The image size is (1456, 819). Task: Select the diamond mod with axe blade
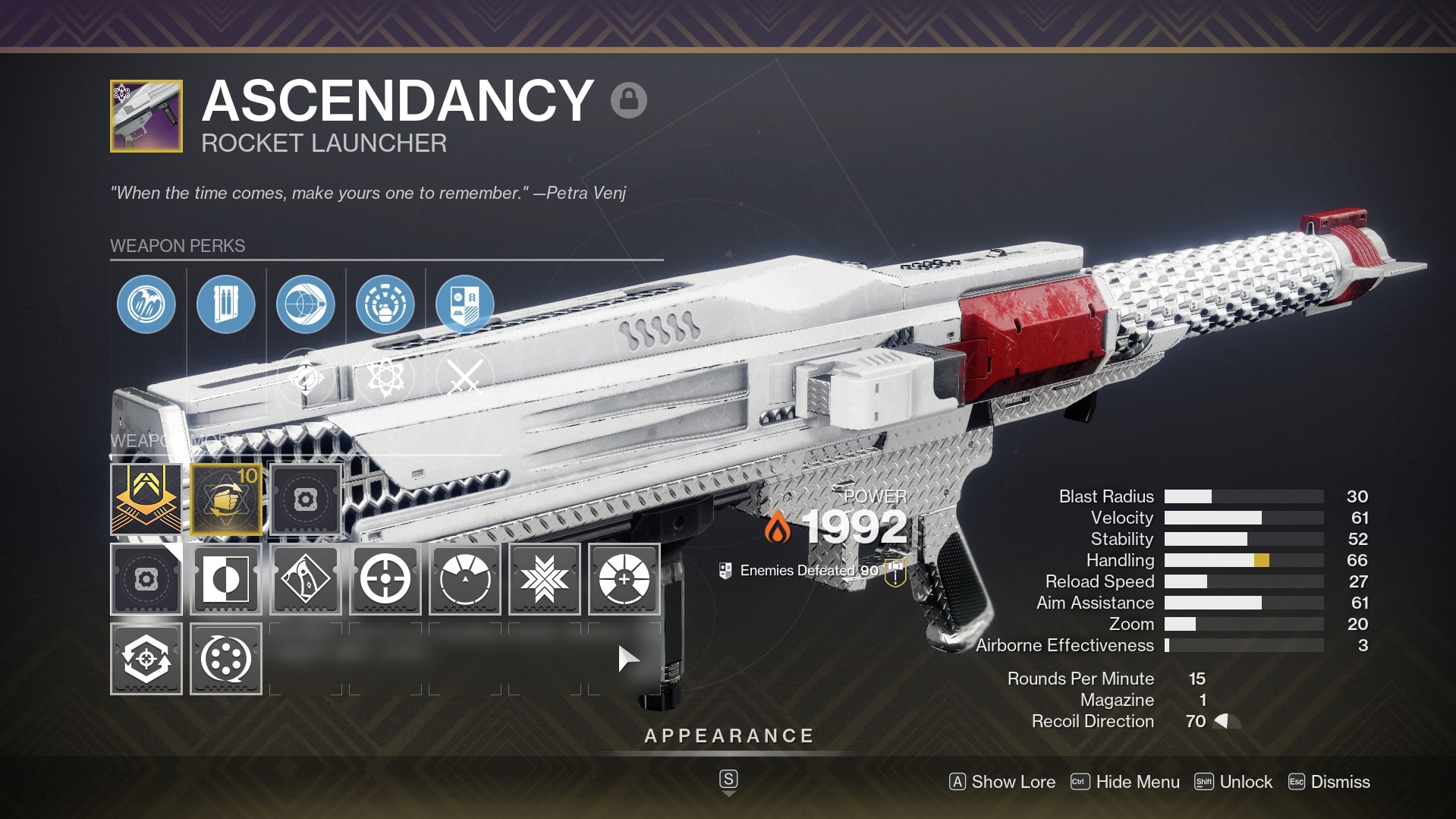[x=306, y=579]
